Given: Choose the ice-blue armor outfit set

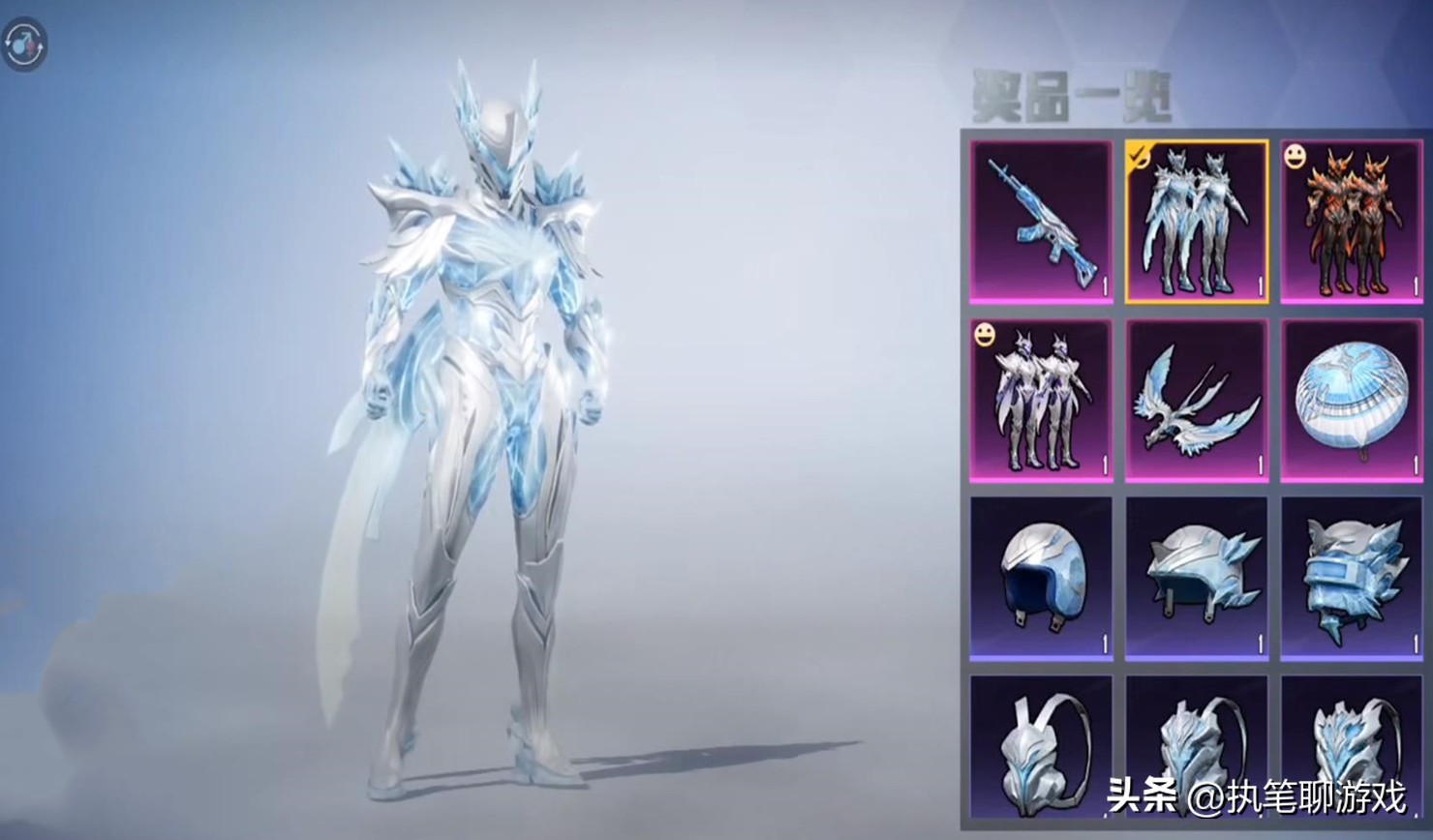Looking at the screenshot, I should (x=1196, y=222).
